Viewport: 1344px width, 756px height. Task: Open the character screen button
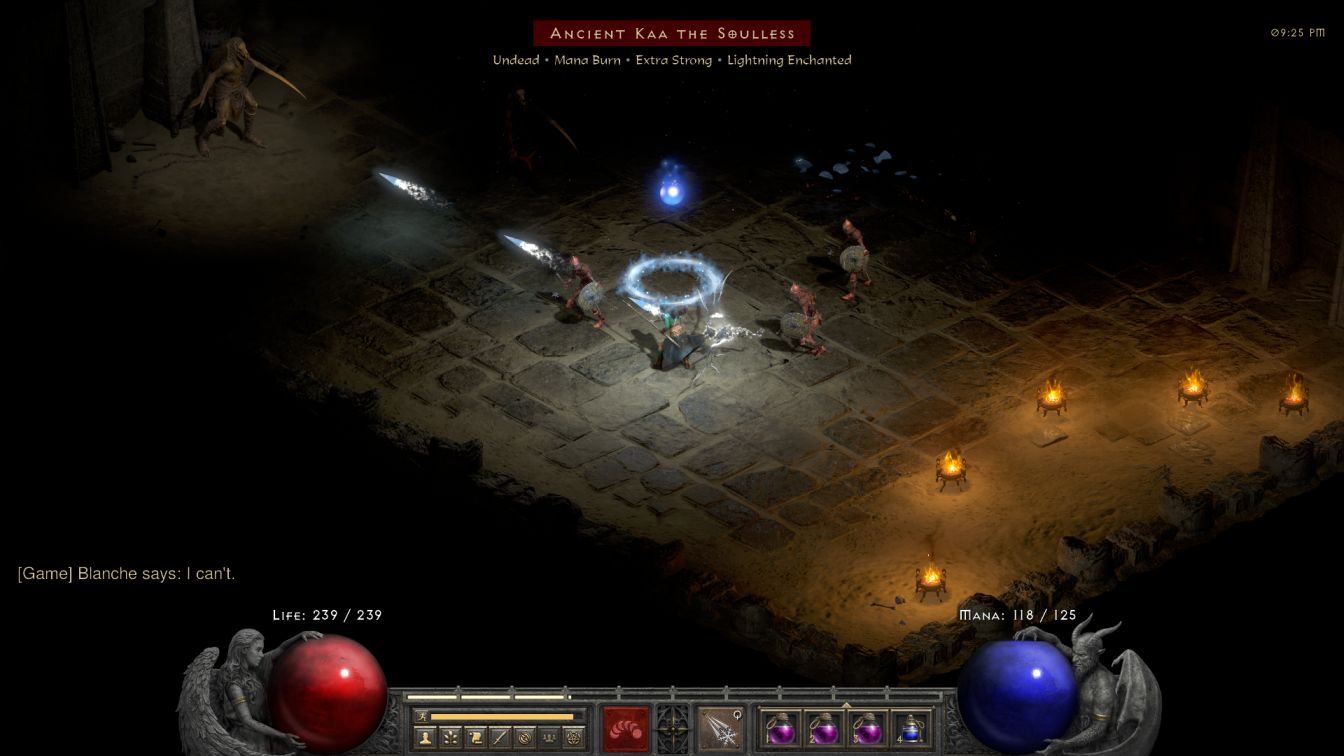coord(426,737)
